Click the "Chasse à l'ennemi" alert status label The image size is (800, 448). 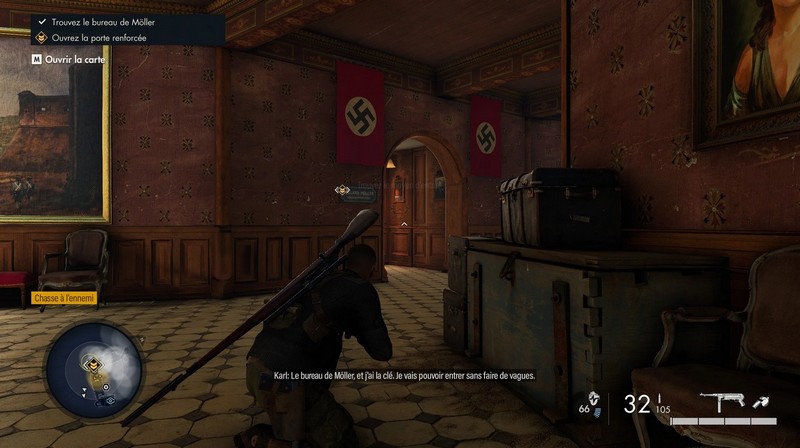[x=64, y=298]
